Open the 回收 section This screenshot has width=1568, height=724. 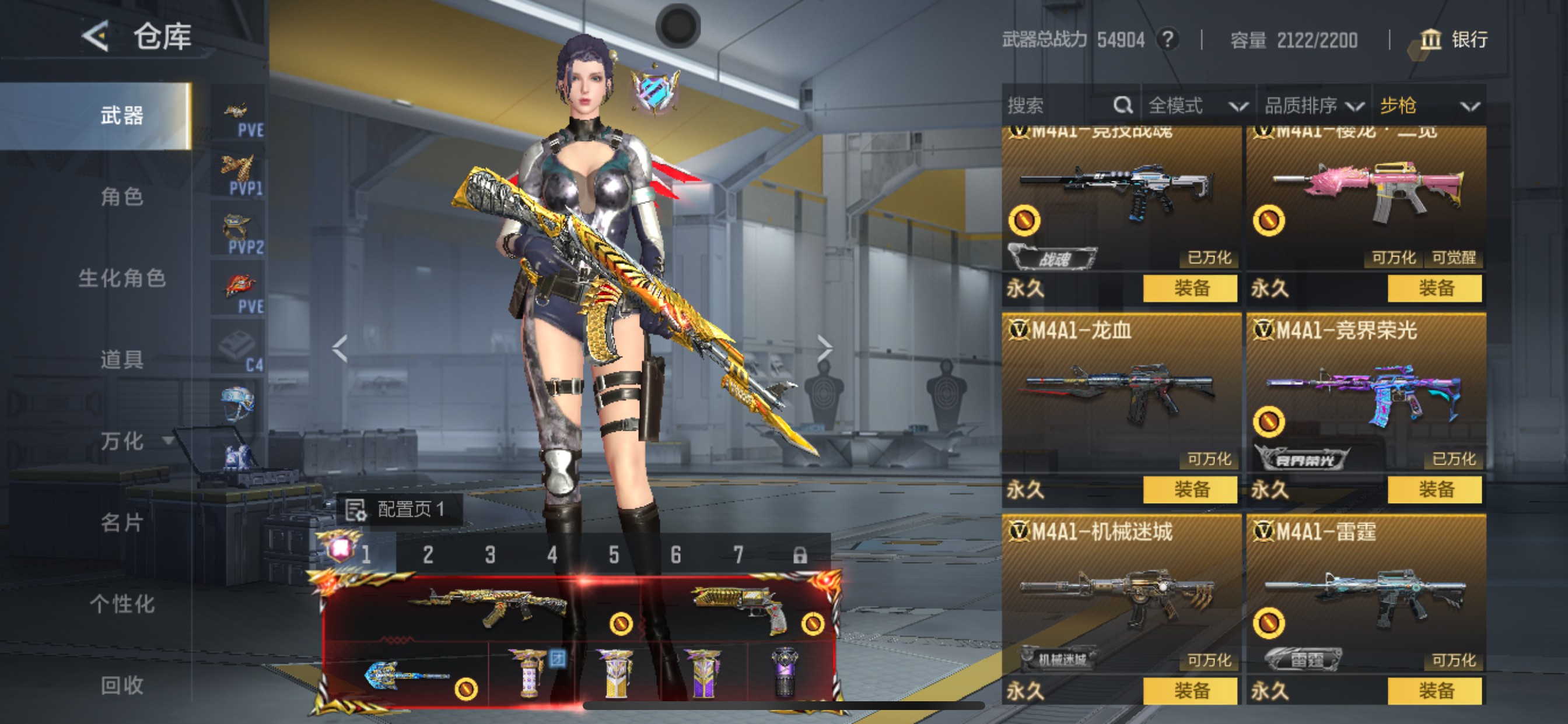122,686
